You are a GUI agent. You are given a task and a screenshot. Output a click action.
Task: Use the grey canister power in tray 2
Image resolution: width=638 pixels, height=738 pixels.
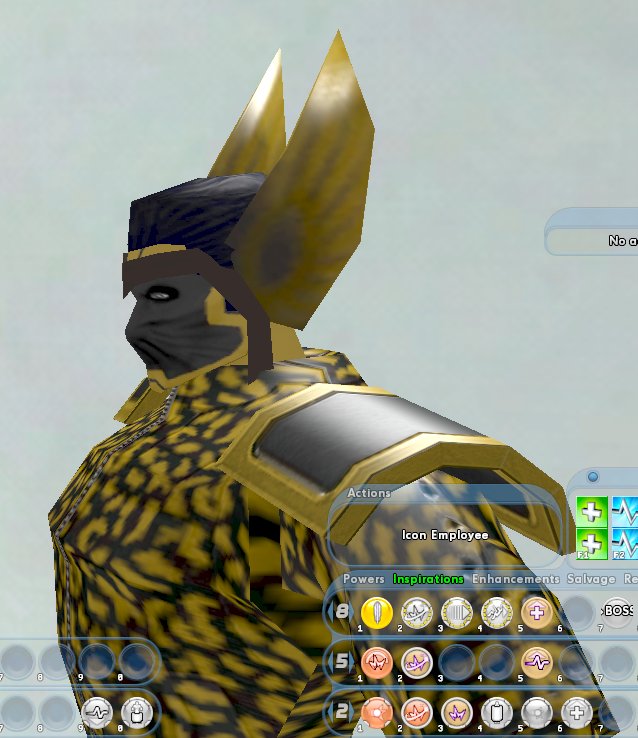tap(496, 711)
